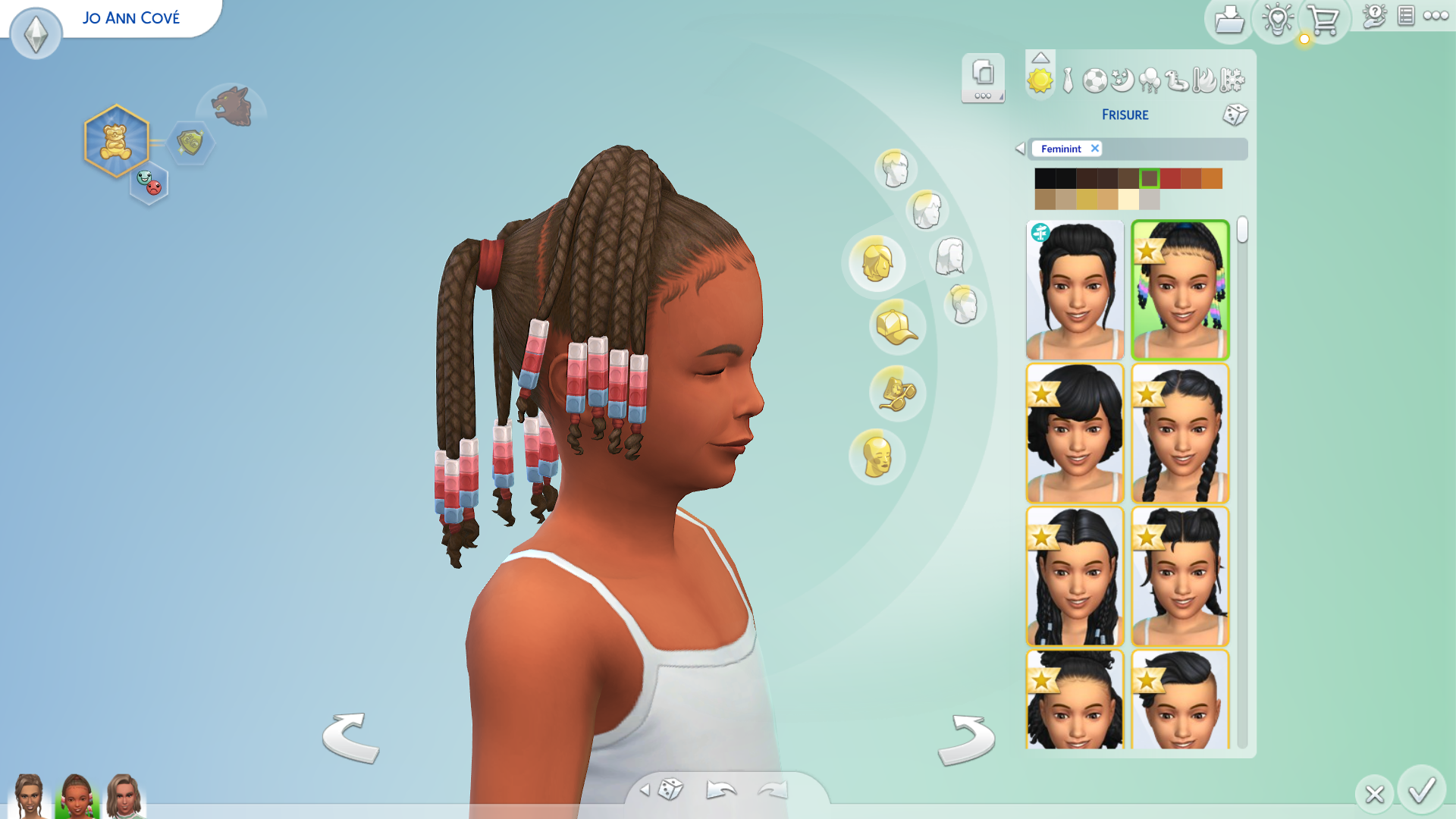Open the accessories glasses category
The width and height of the screenshot is (1456, 819).
point(896,394)
